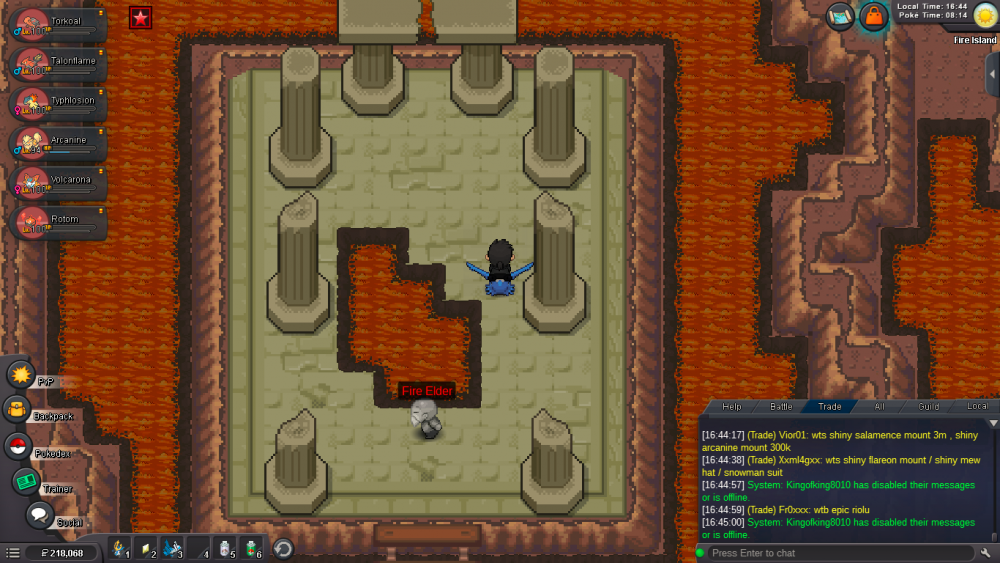Open the hamburger main menu button
The width and height of the screenshot is (1000, 563).
(x=12, y=552)
